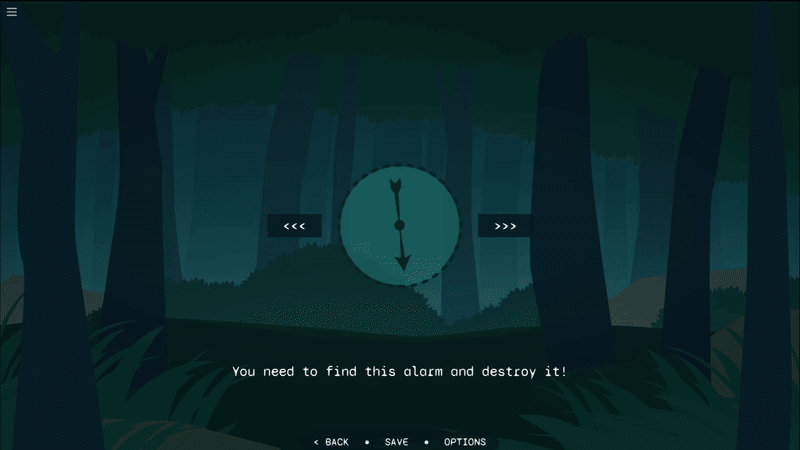The image size is (800, 450).
Task: Rotate dial with the <<< button
Action: pyautogui.click(x=294, y=226)
